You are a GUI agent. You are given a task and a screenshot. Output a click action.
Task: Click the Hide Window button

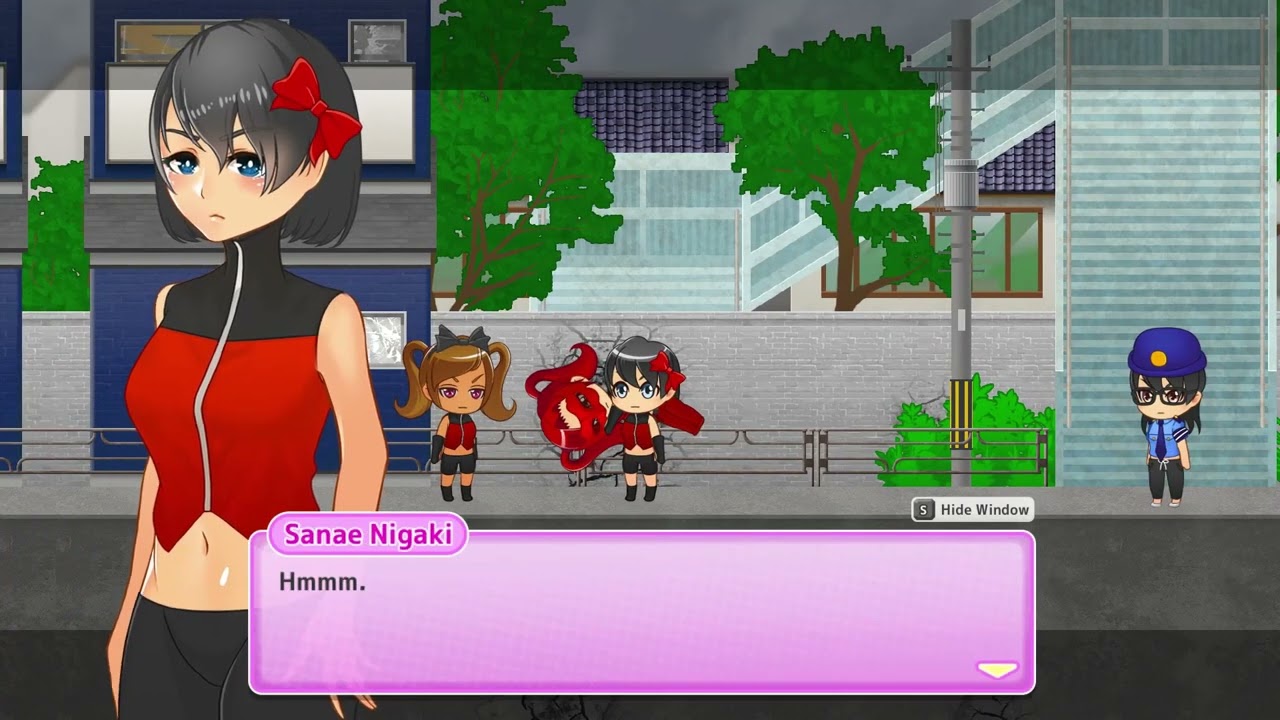point(972,510)
